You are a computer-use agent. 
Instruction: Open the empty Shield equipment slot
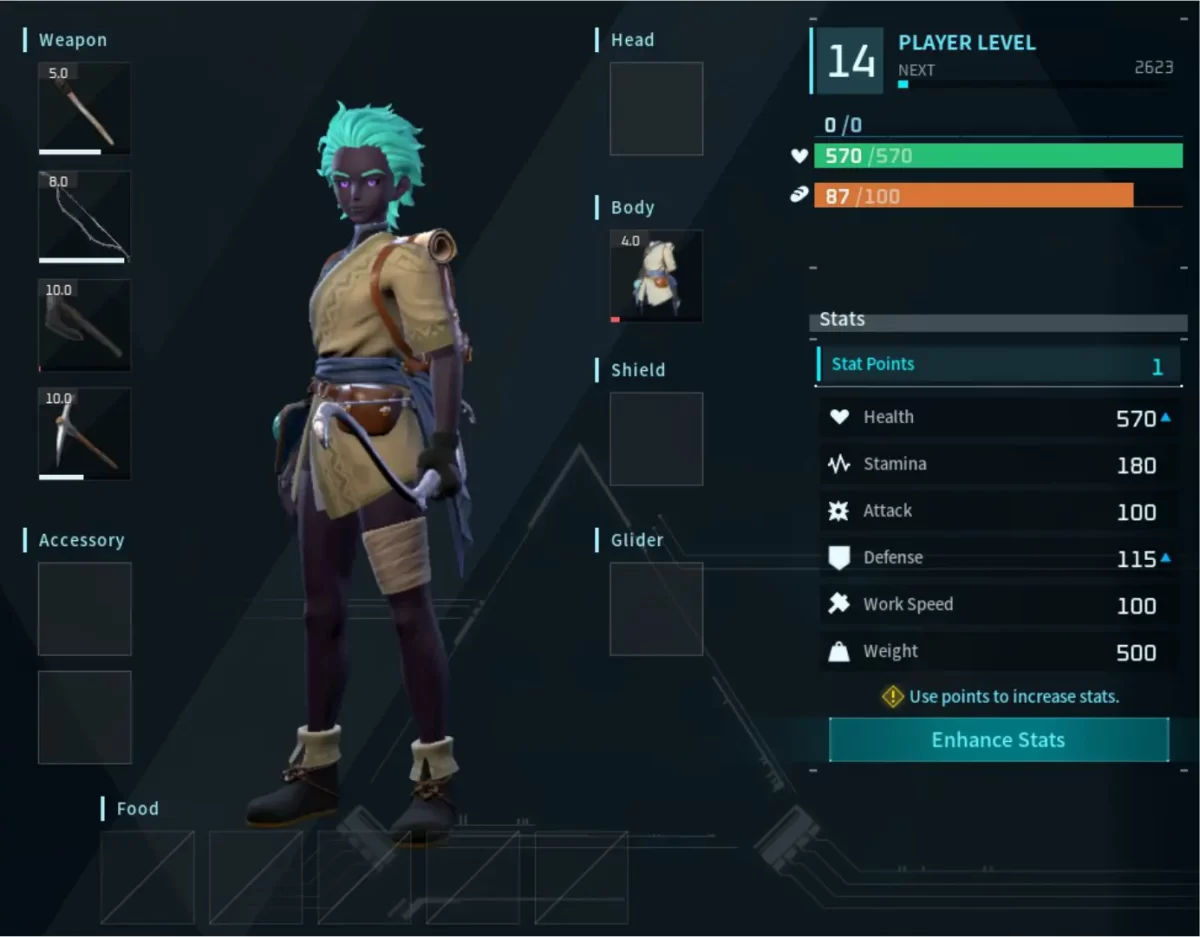[x=656, y=439]
